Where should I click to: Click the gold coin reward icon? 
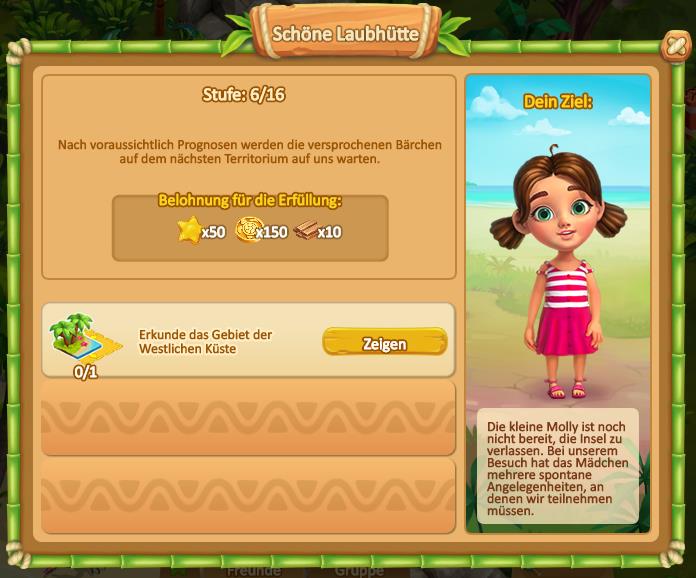pyautogui.click(x=248, y=230)
